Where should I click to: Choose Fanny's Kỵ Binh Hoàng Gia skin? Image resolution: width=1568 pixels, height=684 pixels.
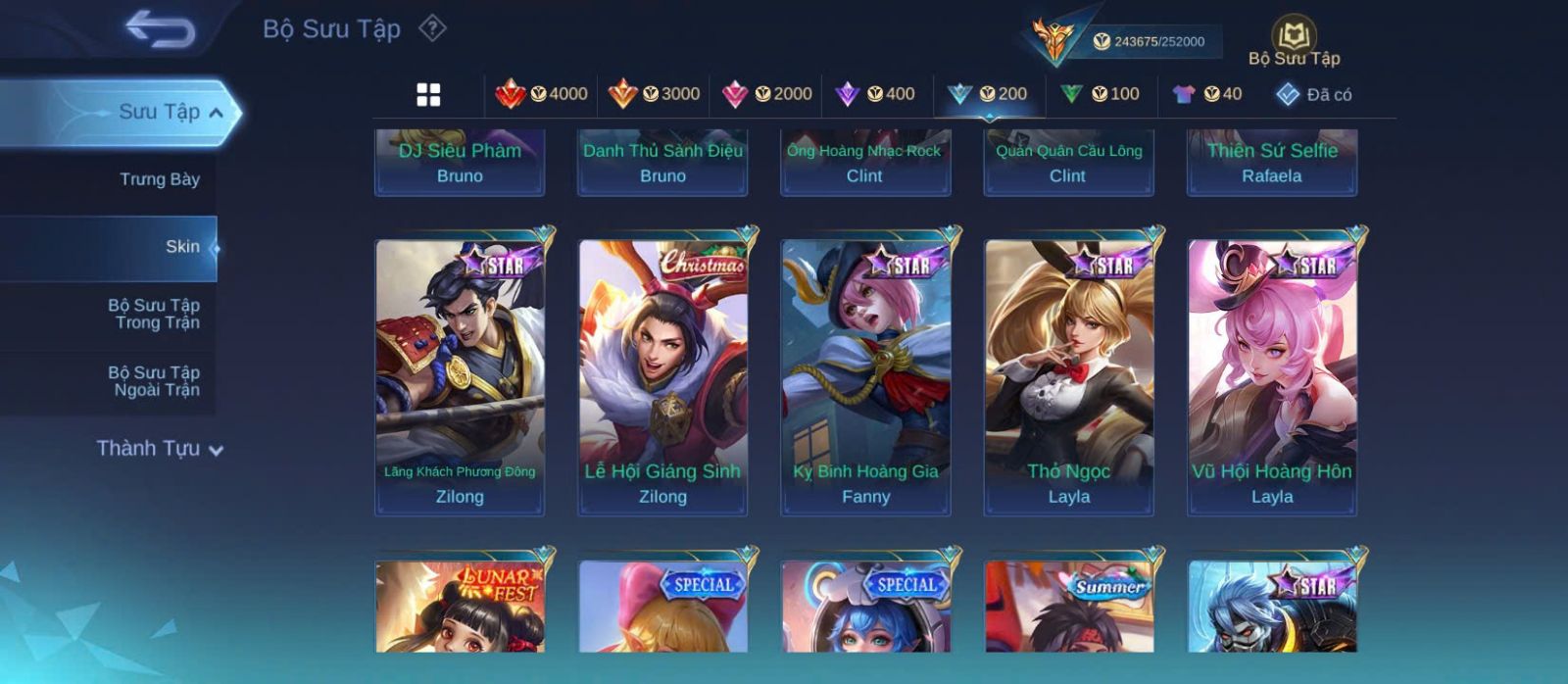pyautogui.click(x=865, y=377)
